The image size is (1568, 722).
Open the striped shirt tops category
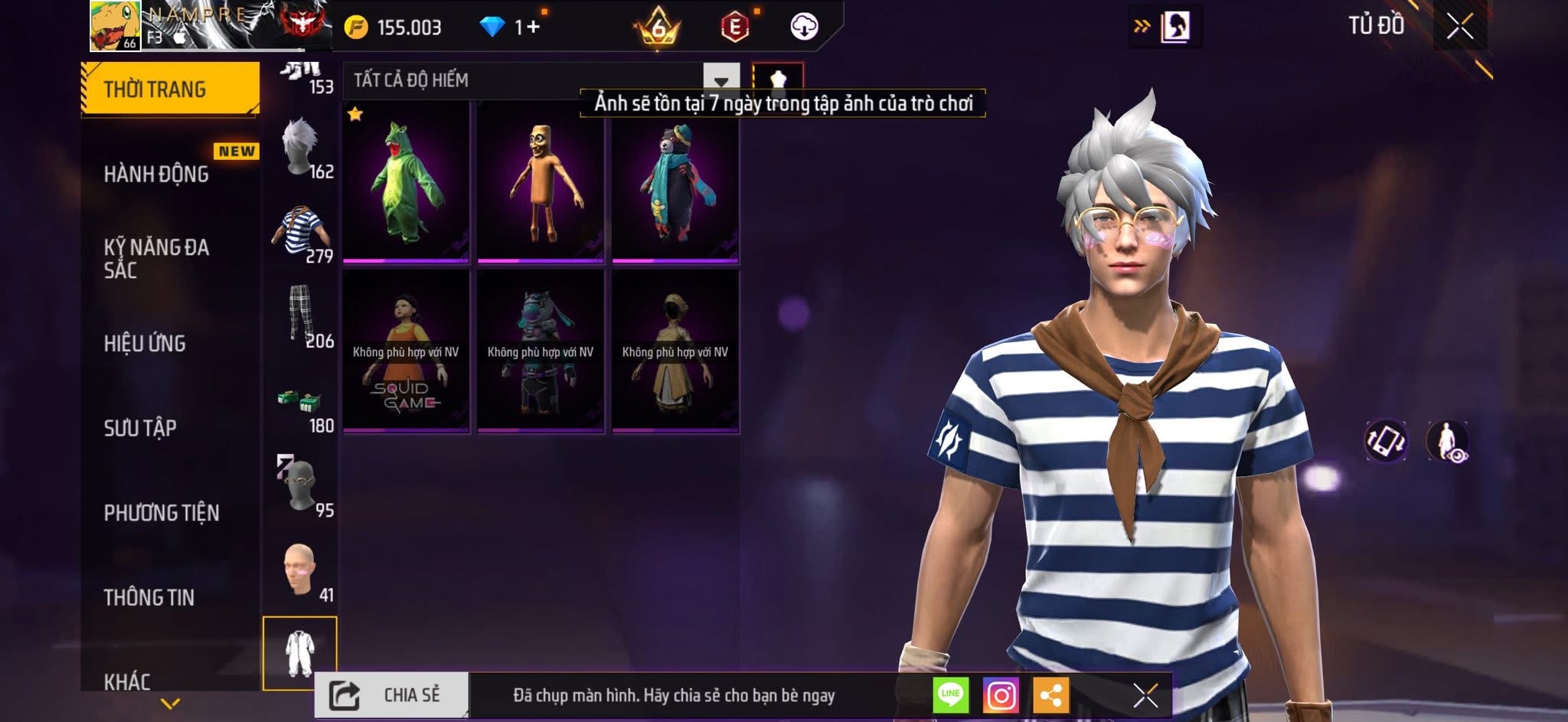tap(300, 232)
